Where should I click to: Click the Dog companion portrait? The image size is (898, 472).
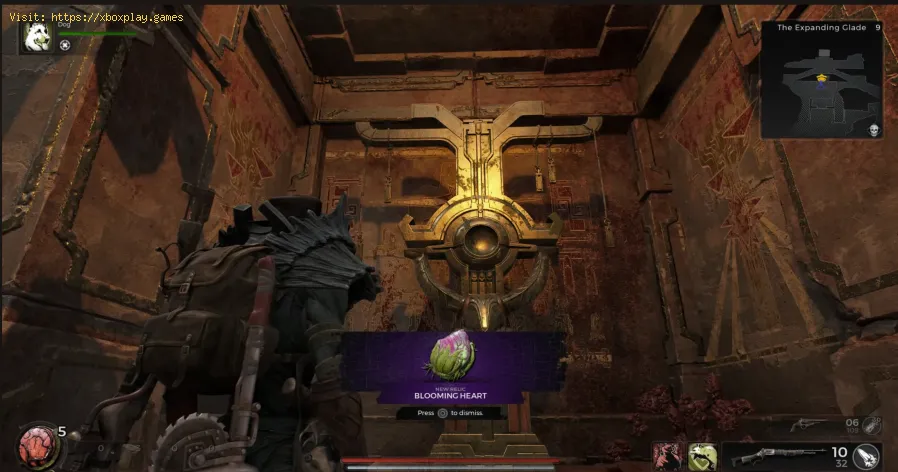pos(37,37)
